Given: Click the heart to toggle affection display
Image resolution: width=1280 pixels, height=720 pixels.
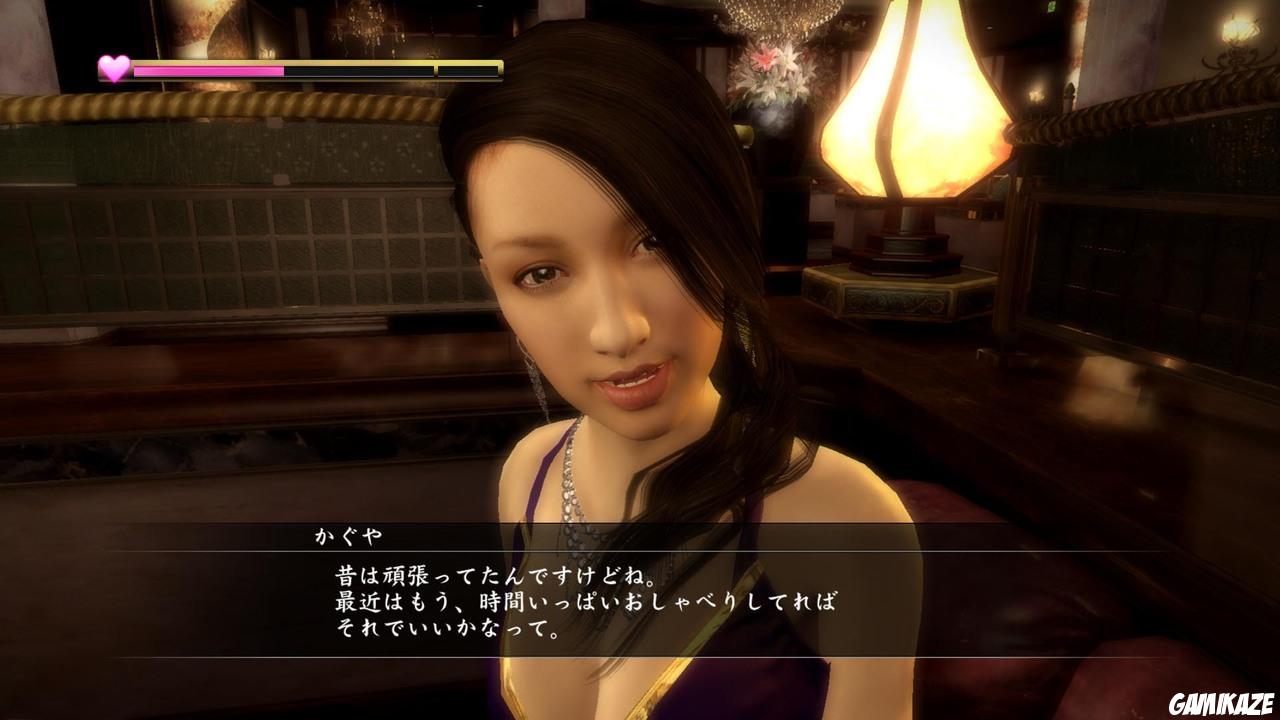Looking at the screenshot, I should point(113,68).
